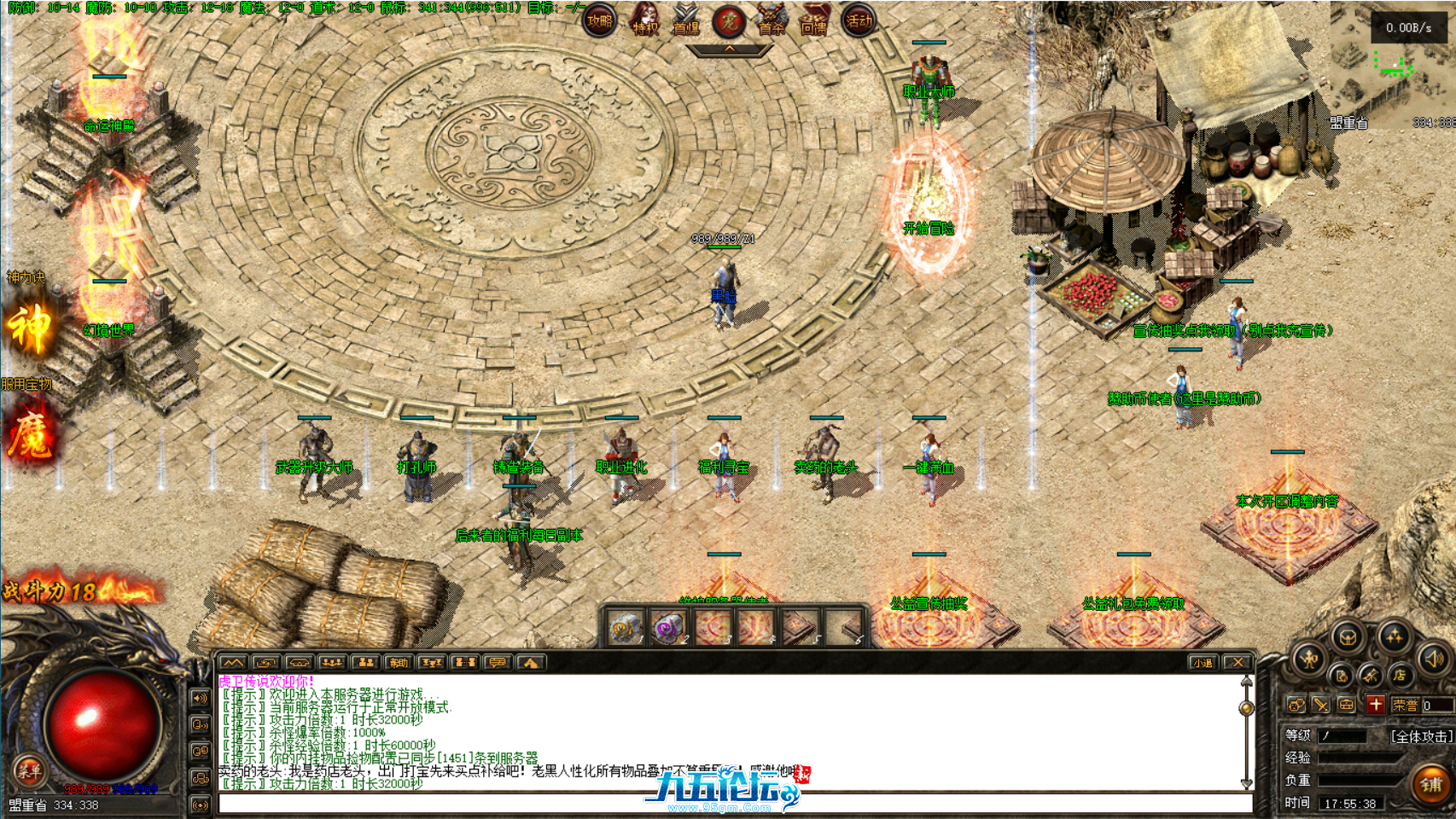The width and height of the screenshot is (1456, 819).
Task: Click the speech bubble icon on the chat toolbar
Action: coord(498,663)
